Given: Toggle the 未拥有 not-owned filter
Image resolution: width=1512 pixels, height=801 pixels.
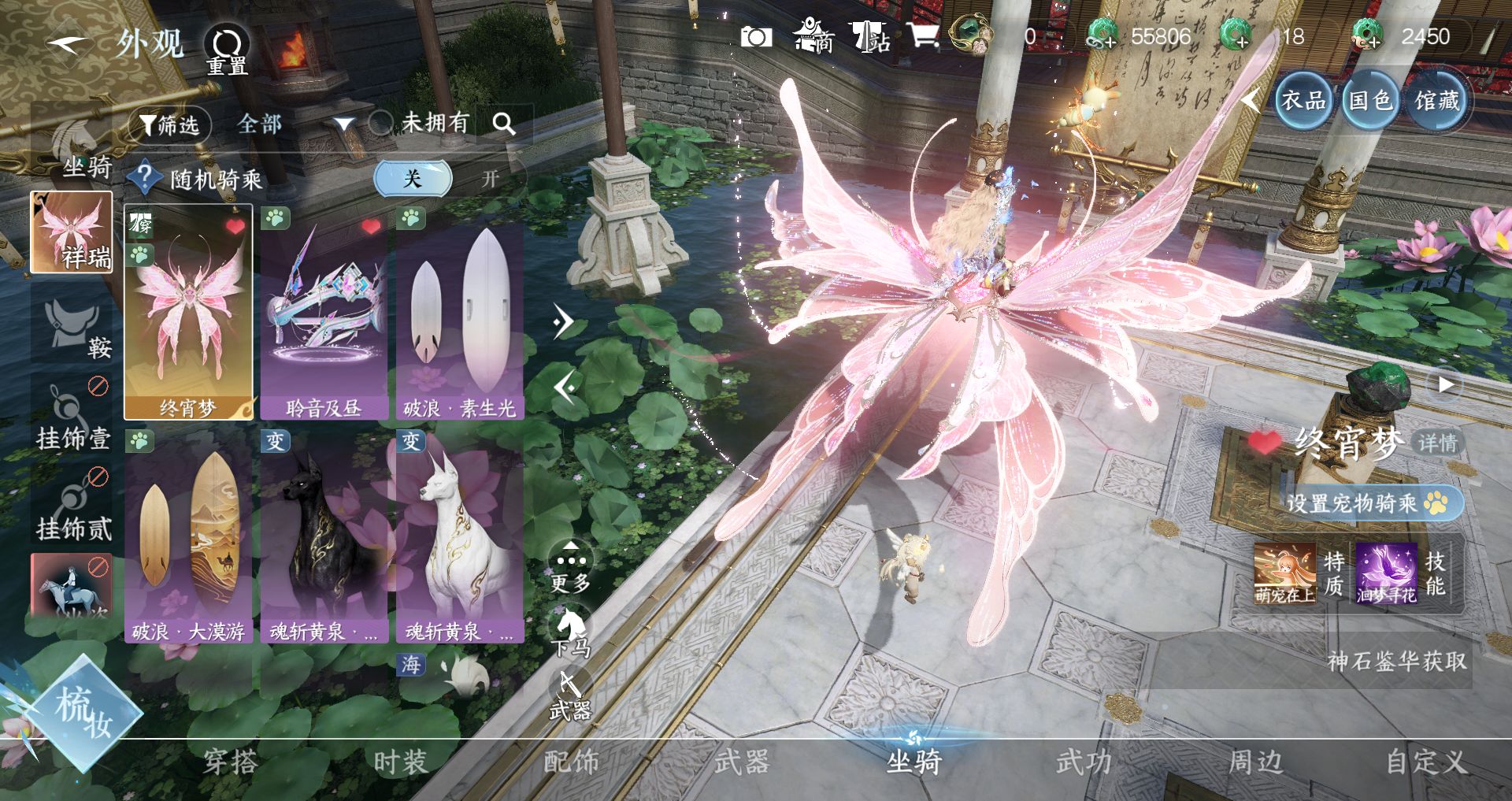Looking at the screenshot, I should pos(381,123).
